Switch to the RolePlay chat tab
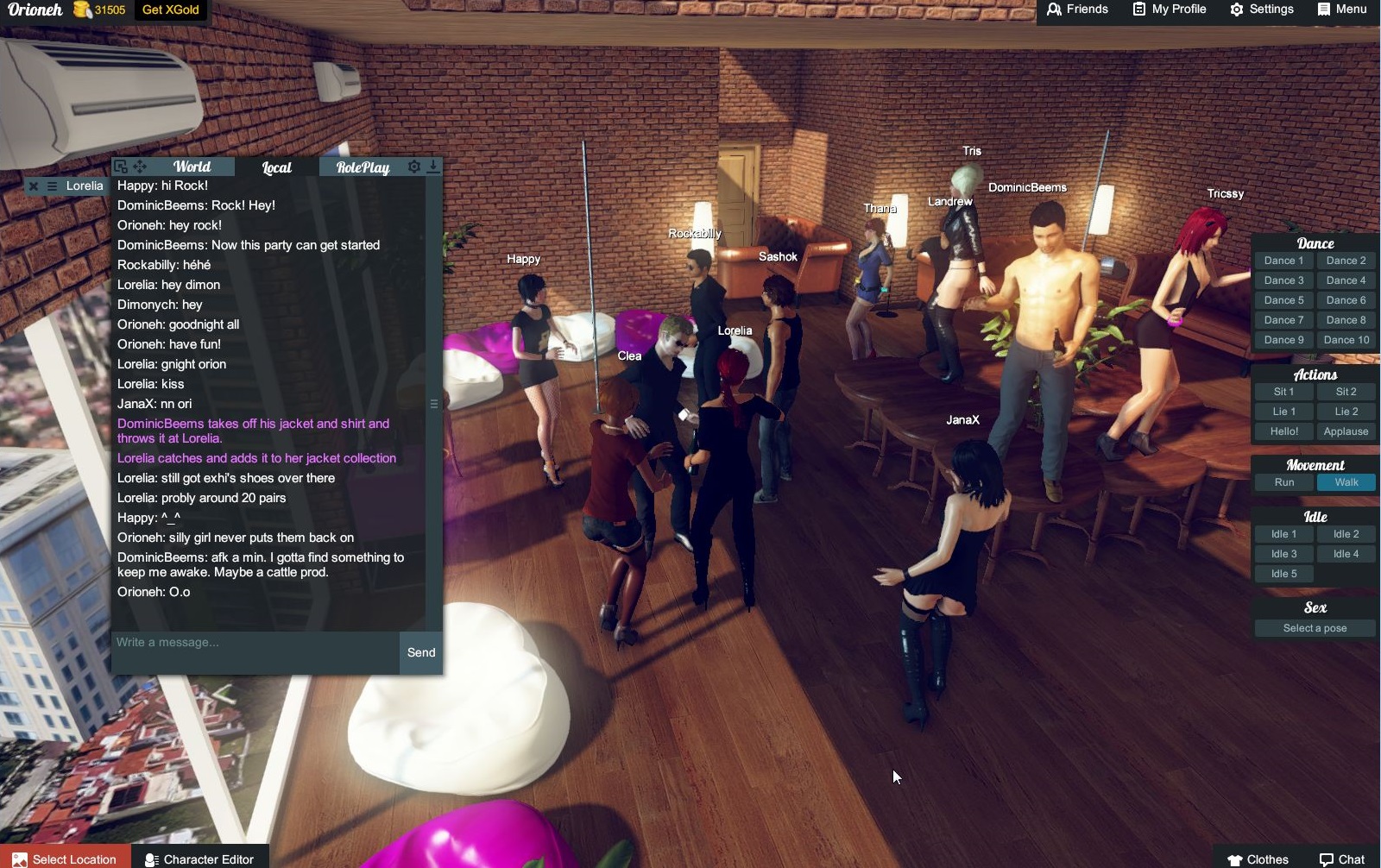Screen dimensions: 1381x868 pyautogui.click(x=362, y=167)
